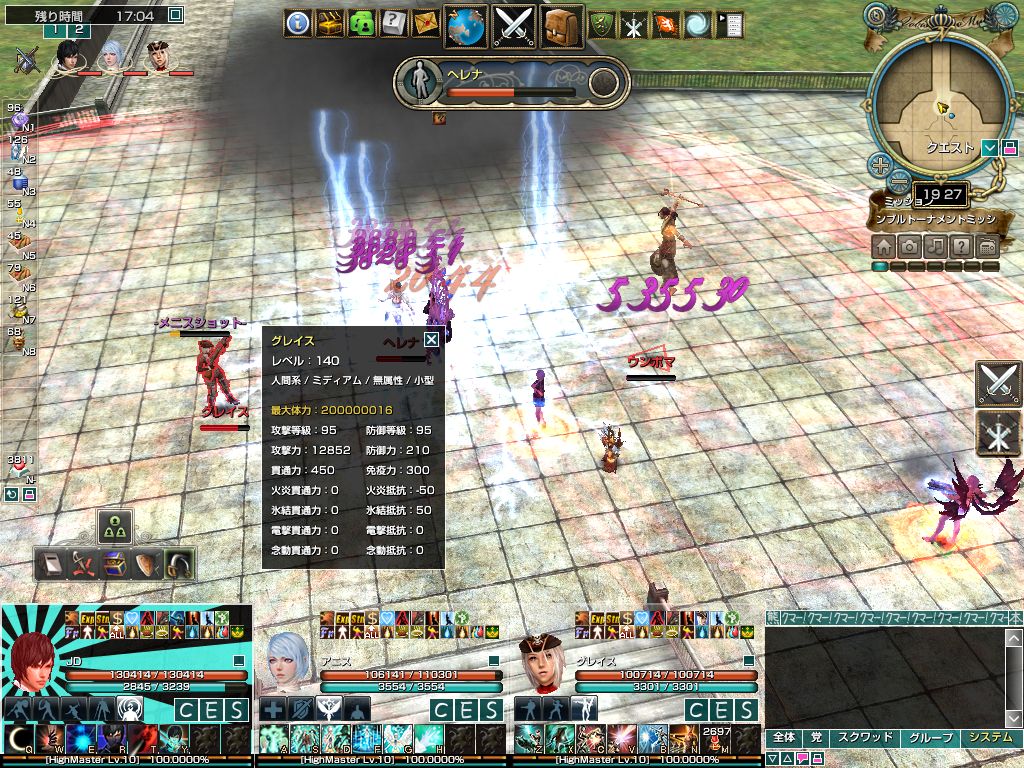Zoom in the minimap with plus button

880,165
